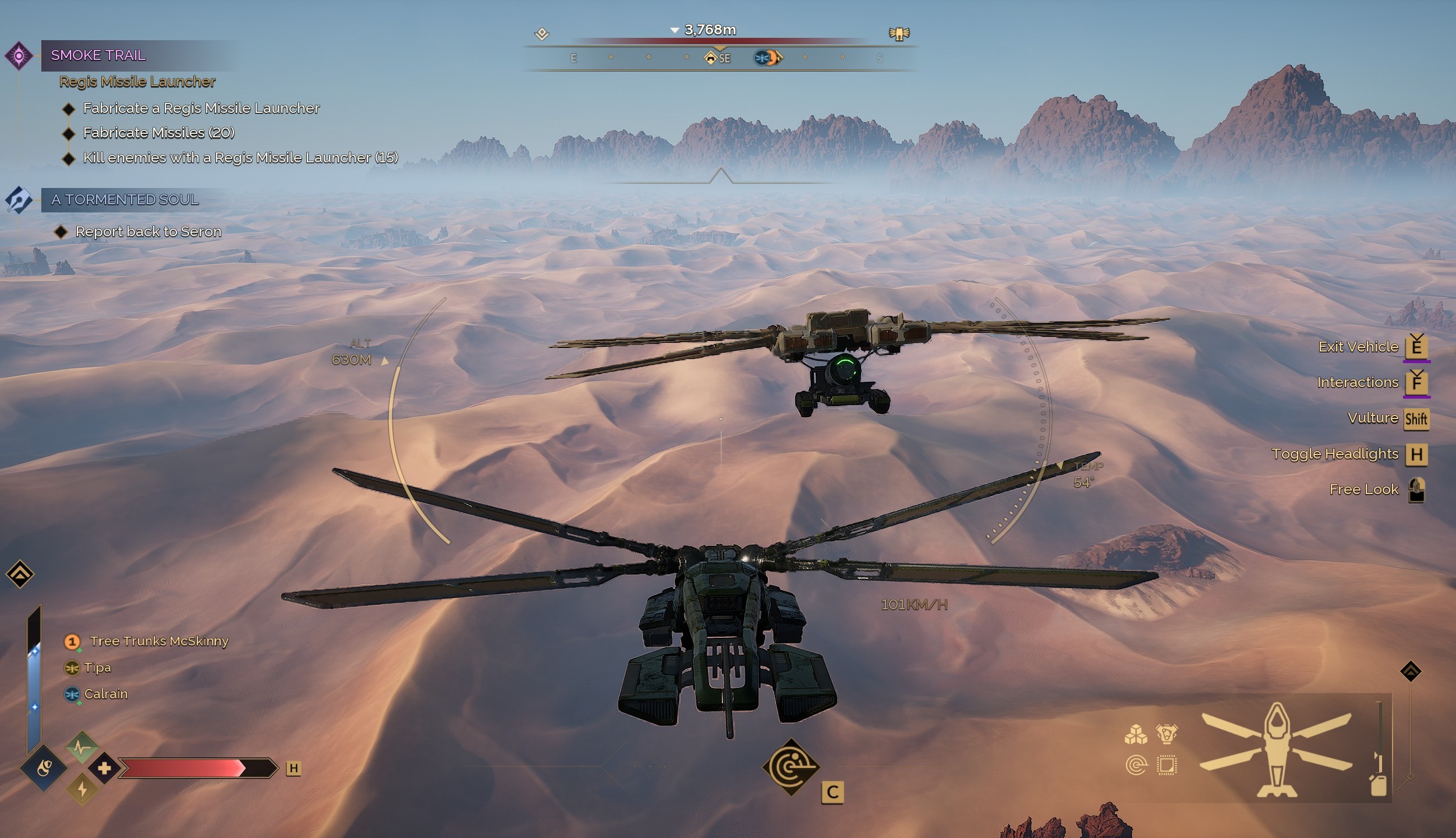The width and height of the screenshot is (1456, 838).
Task: Click the fuel canister icon
Action: 1379,786
